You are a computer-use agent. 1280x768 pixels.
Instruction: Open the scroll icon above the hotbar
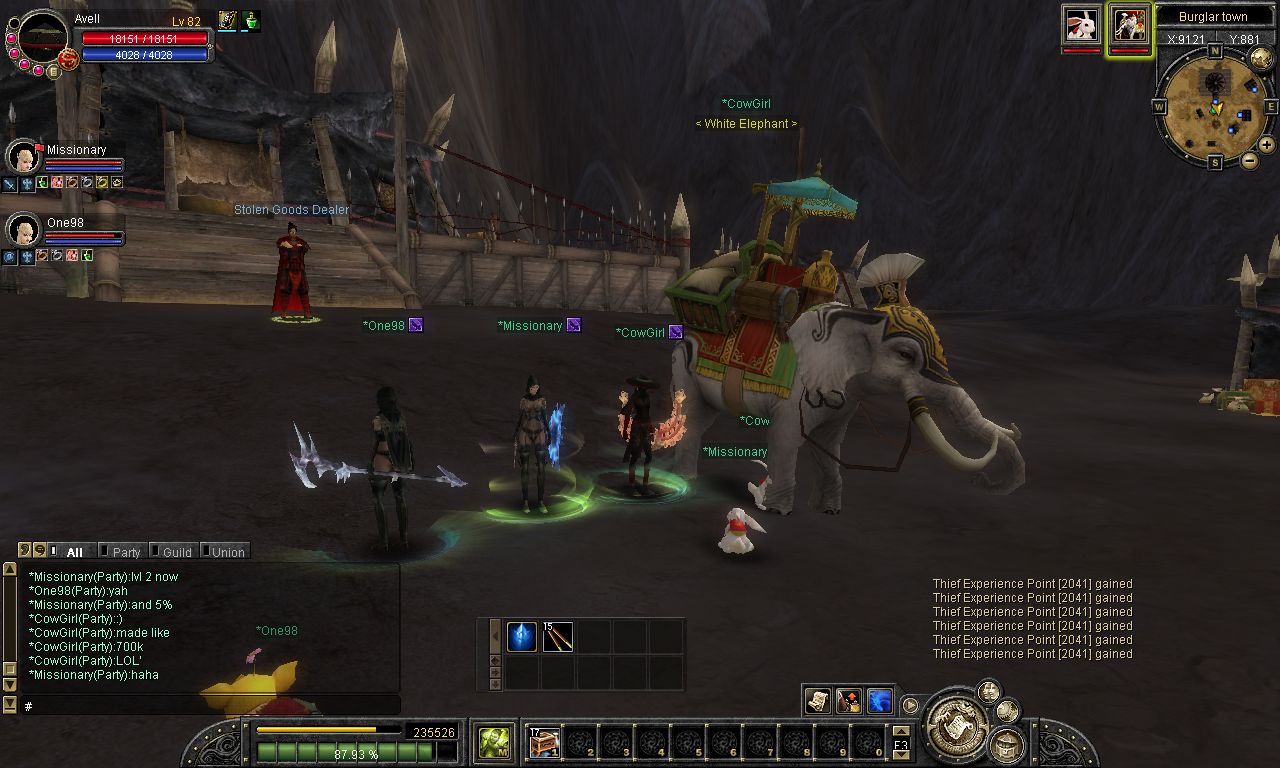pos(818,701)
